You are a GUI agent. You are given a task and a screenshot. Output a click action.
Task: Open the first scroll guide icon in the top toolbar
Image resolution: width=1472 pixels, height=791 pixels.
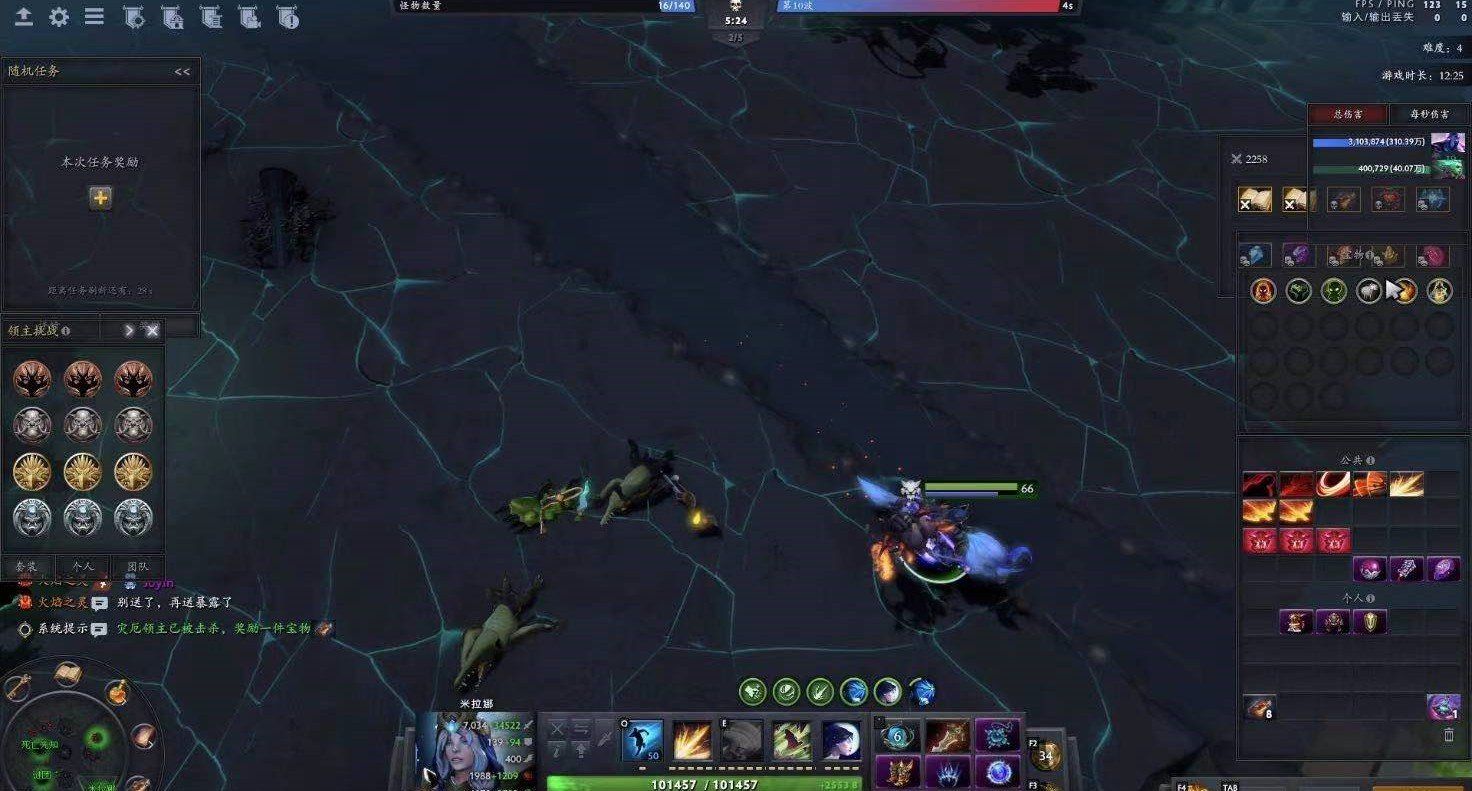(135, 17)
